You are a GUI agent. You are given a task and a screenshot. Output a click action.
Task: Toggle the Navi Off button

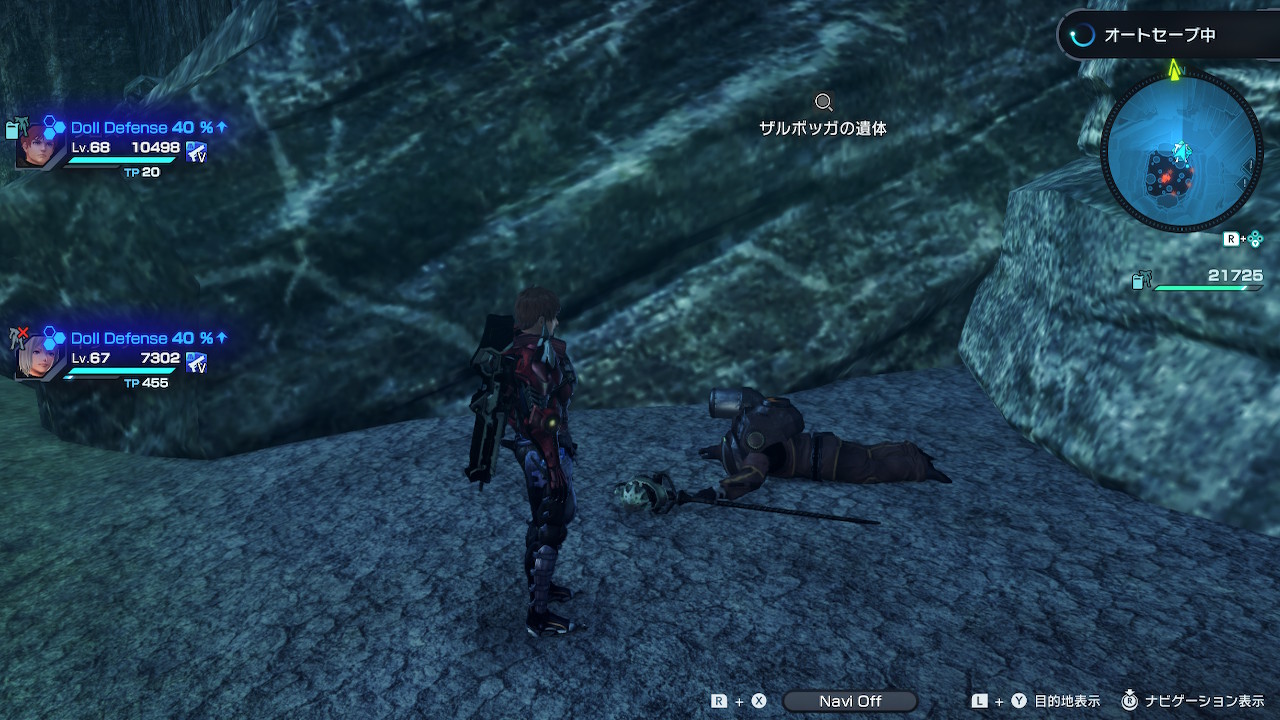tap(850, 701)
